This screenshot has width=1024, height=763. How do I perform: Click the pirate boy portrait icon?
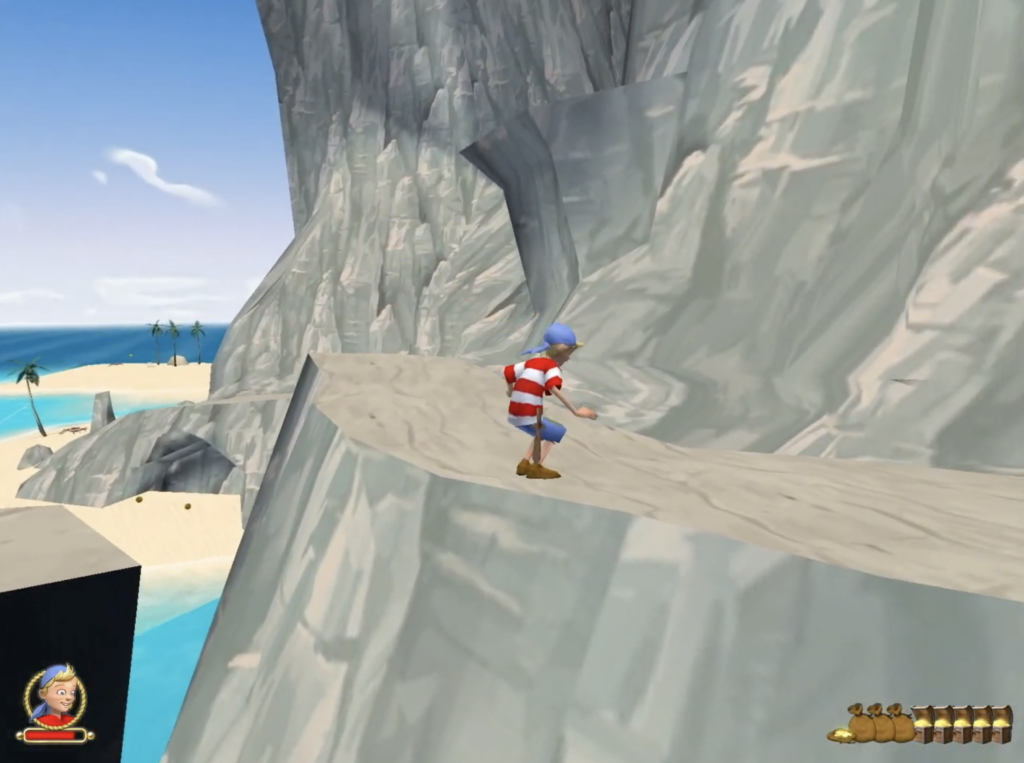coord(56,695)
